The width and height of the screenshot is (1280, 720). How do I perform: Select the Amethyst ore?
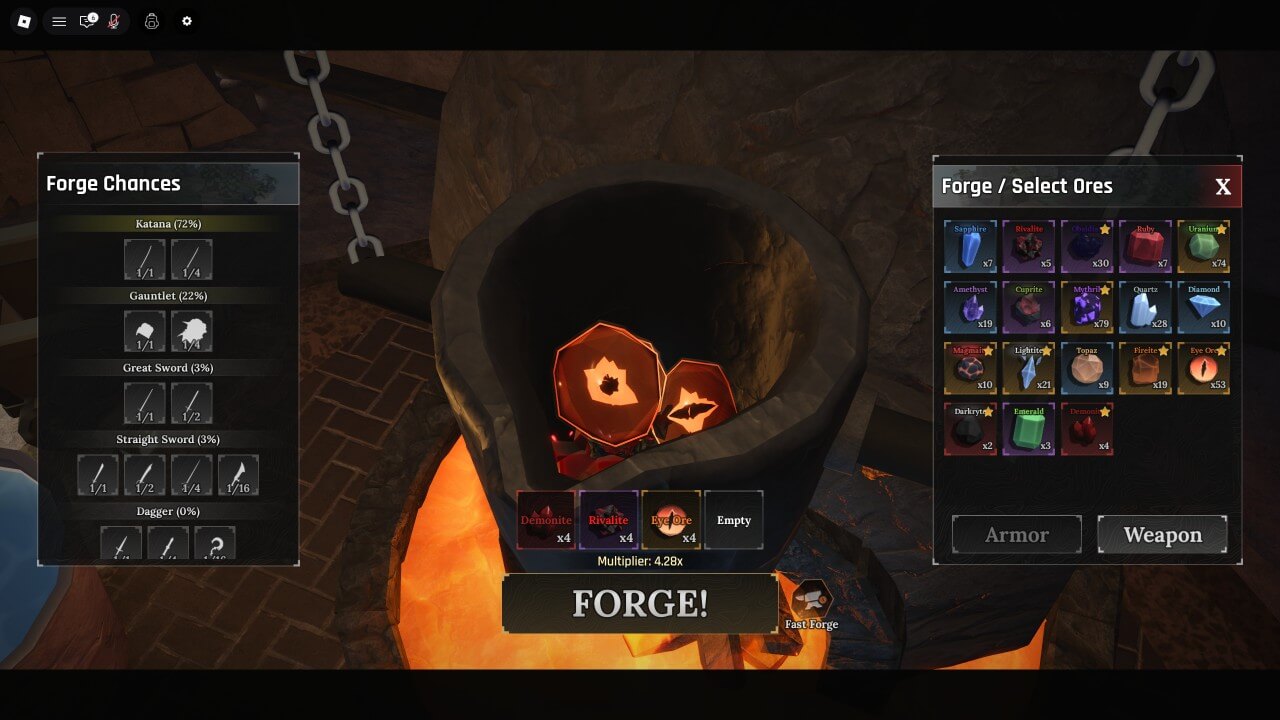(x=970, y=307)
